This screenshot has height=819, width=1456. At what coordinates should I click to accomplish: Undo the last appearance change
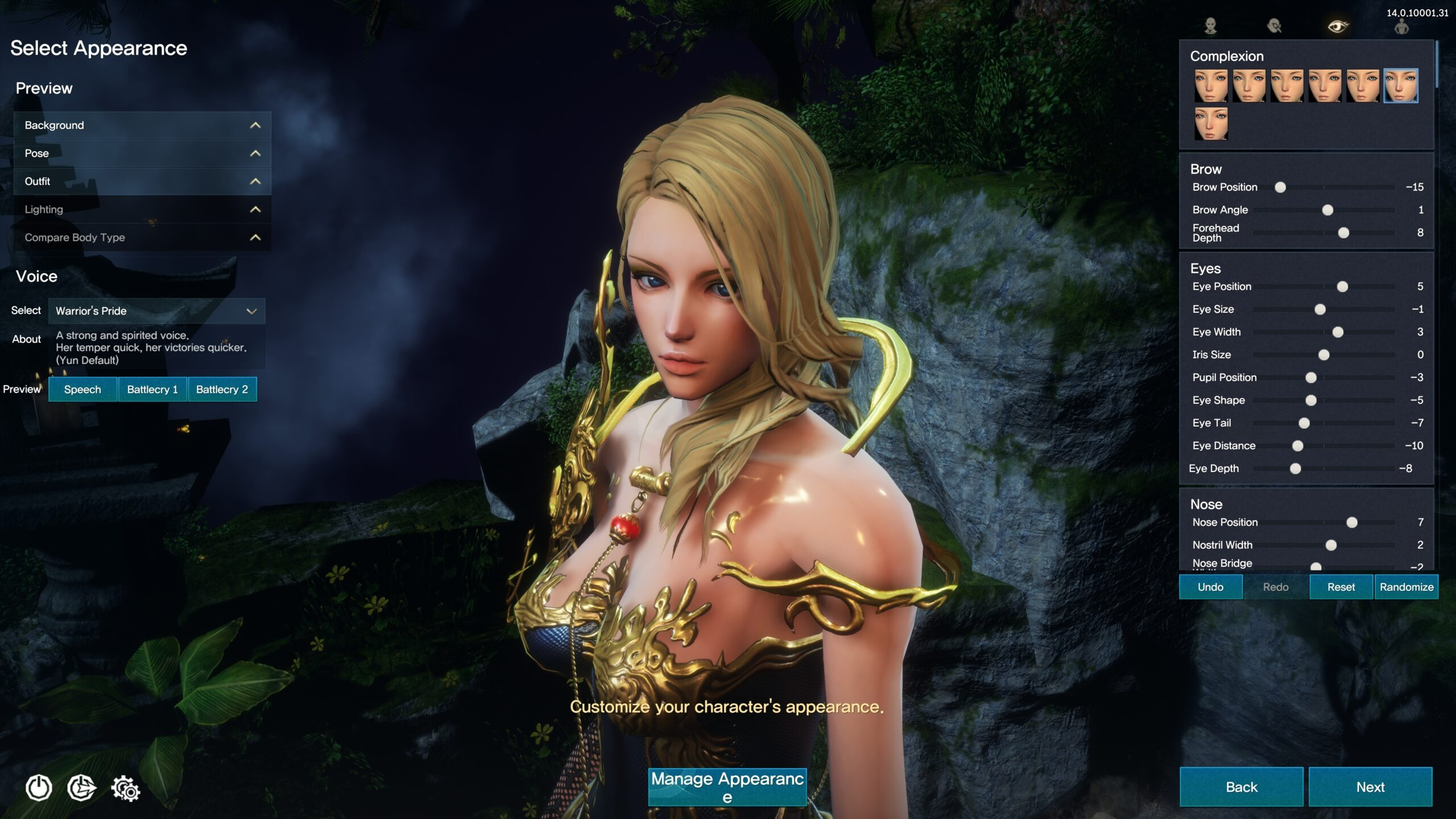tap(1210, 587)
